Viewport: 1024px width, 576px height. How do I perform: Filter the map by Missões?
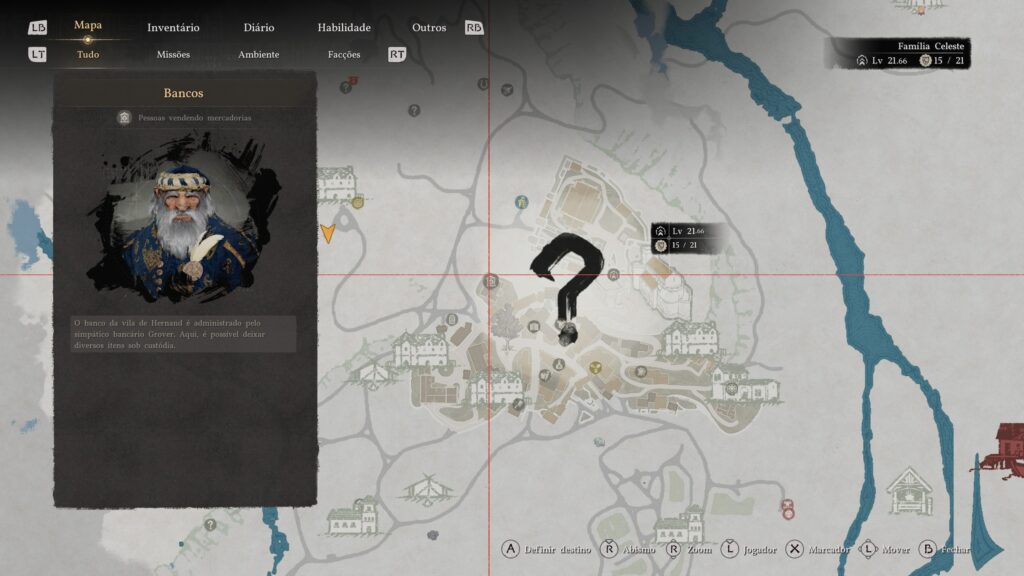173,55
